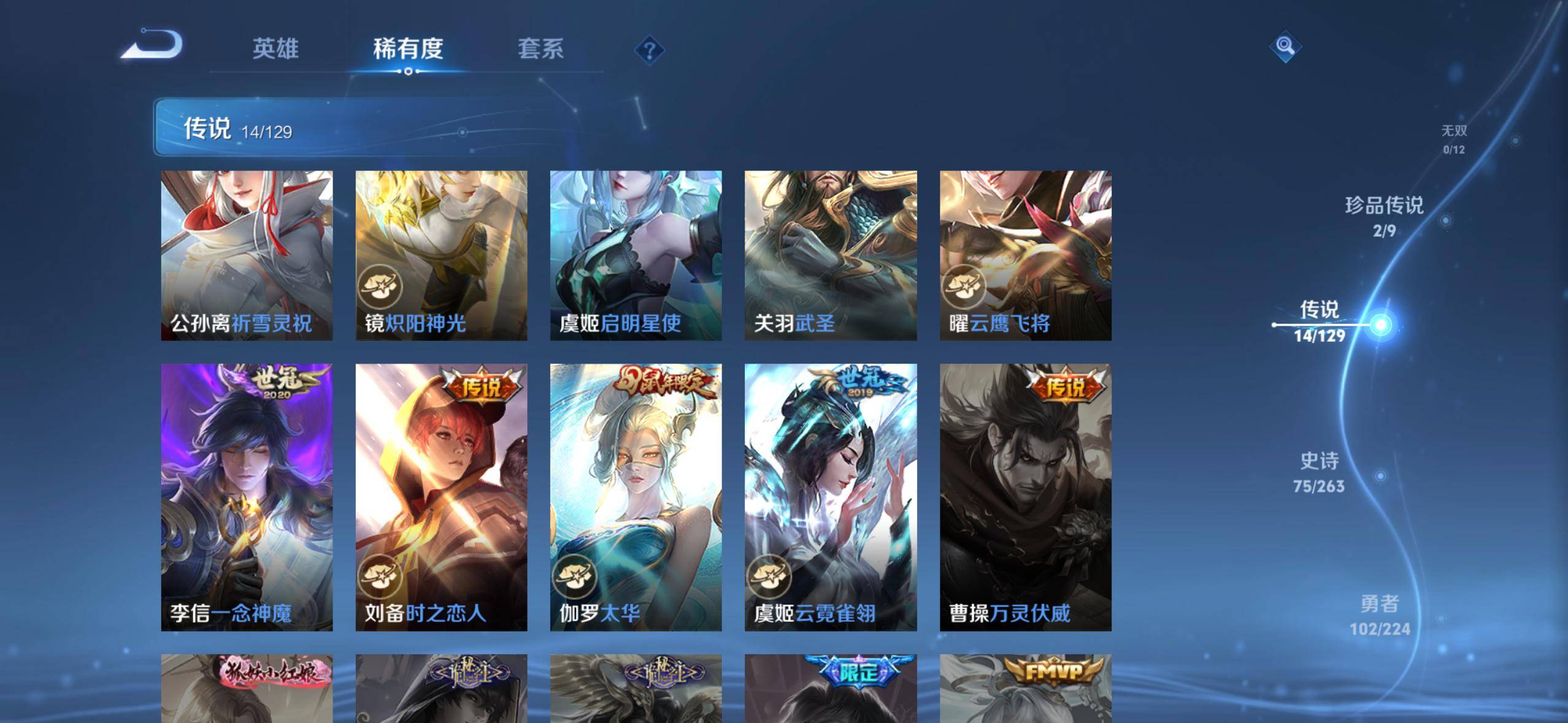
Task: Click the help question mark icon
Action: click(650, 49)
